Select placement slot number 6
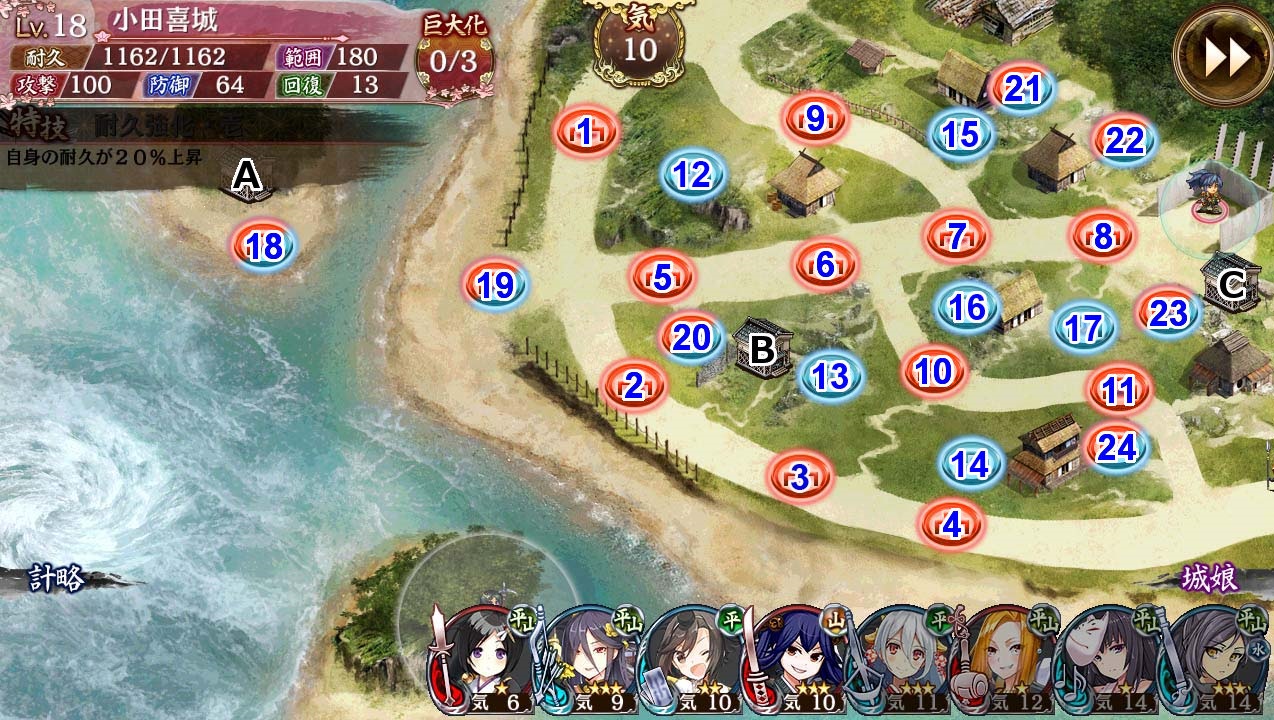Screen dimensions: 1274x720 (x=825, y=264)
